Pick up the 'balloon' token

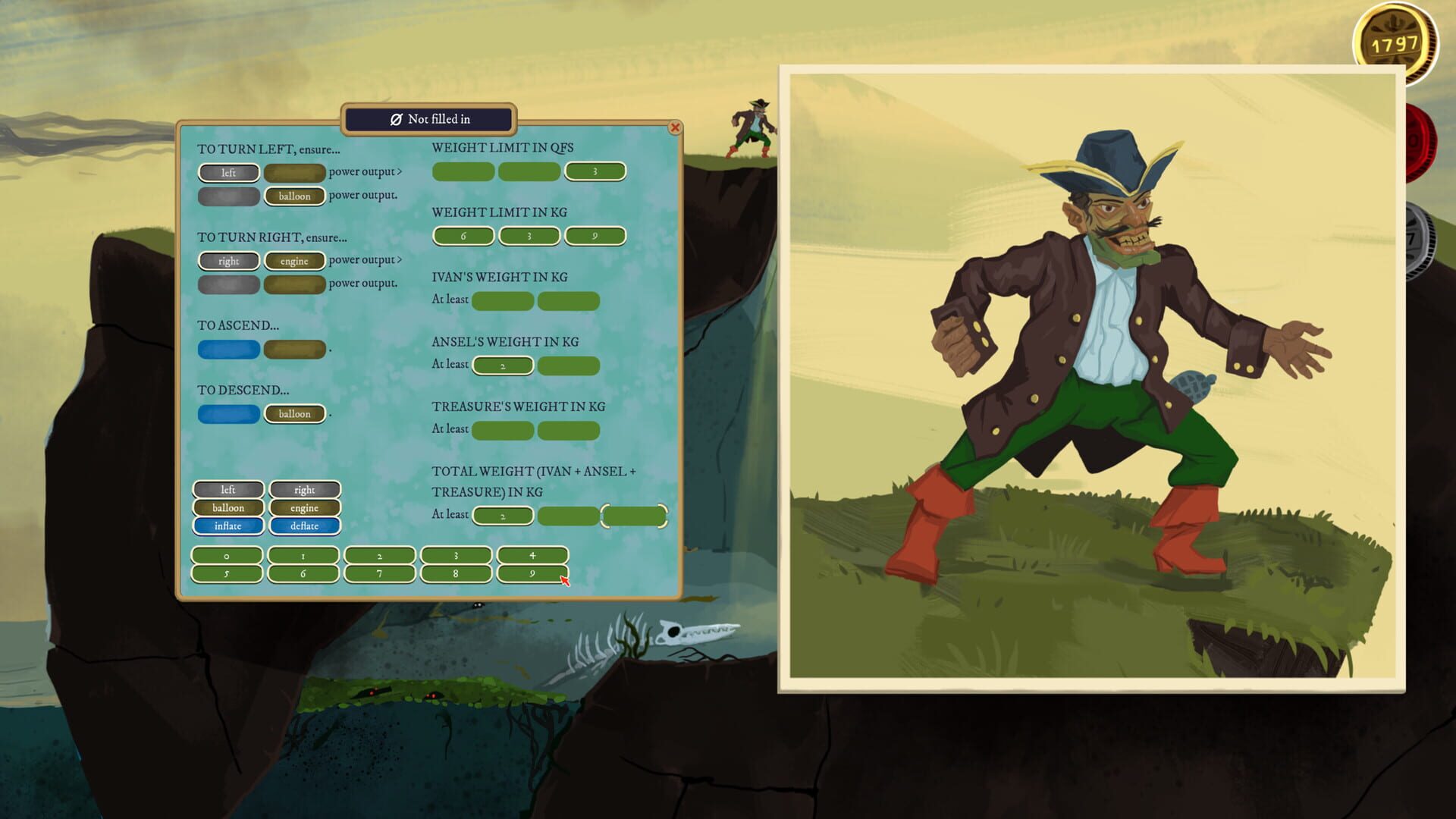tap(227, 507)
